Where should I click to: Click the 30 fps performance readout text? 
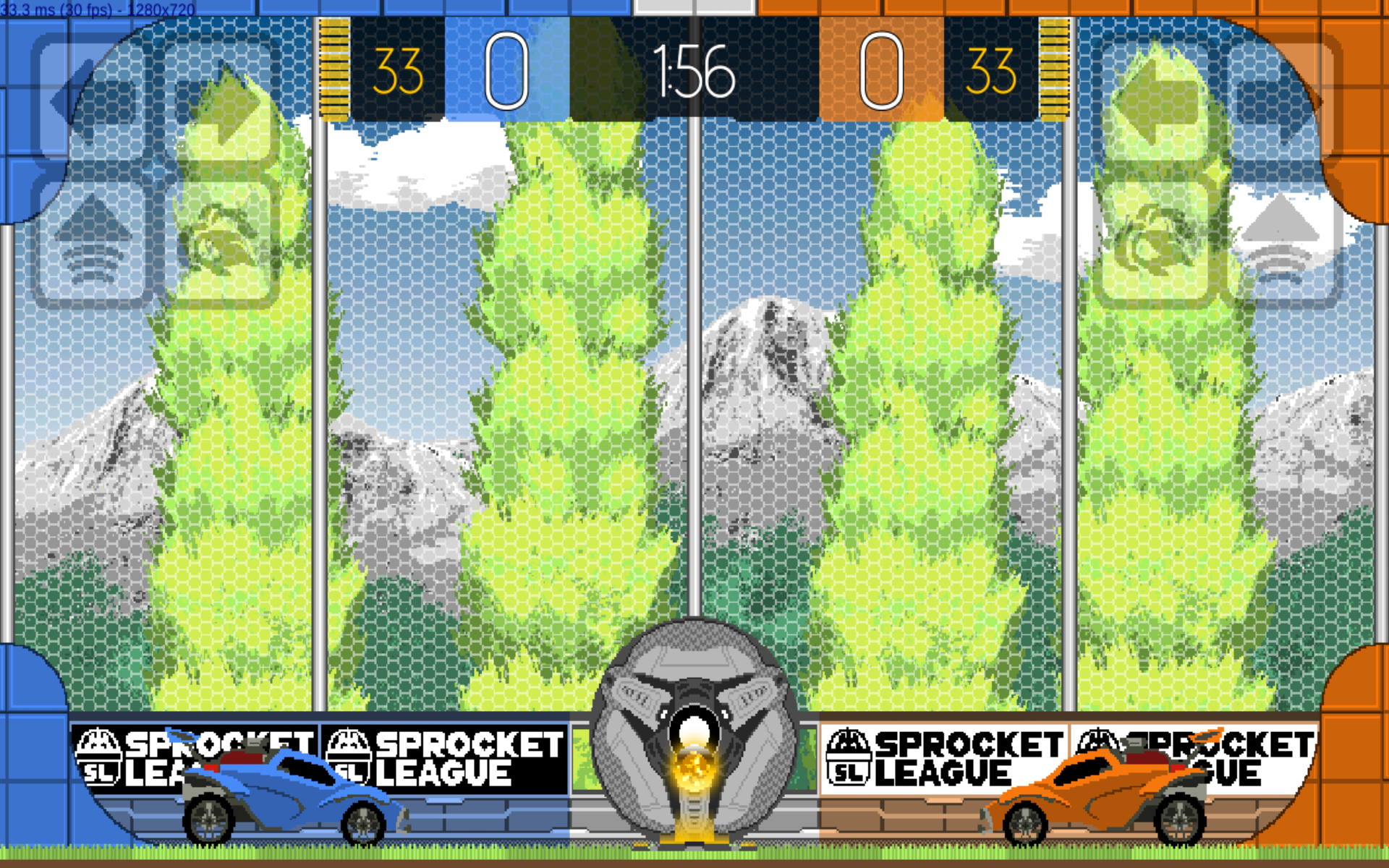point(94,9)
